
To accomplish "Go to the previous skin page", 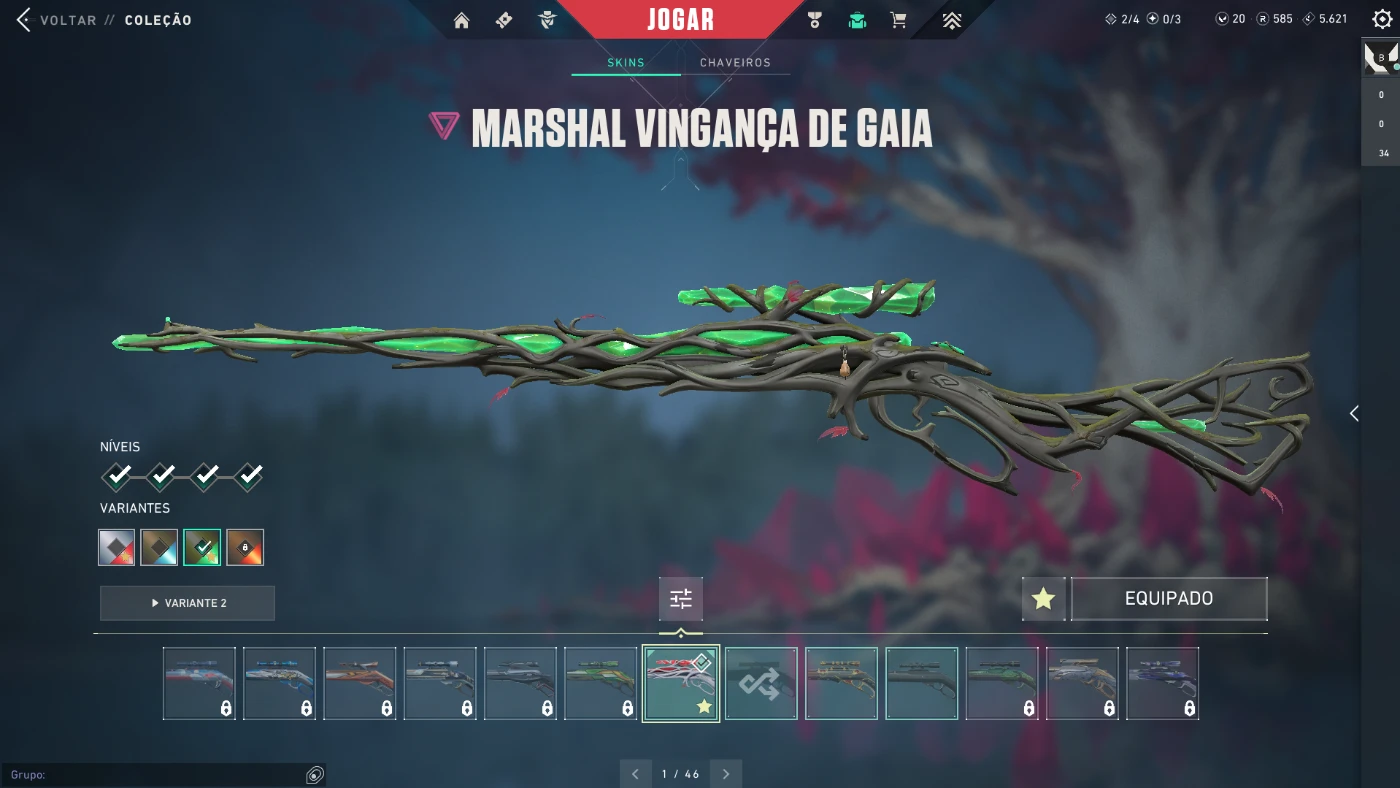I will point(635,774).
